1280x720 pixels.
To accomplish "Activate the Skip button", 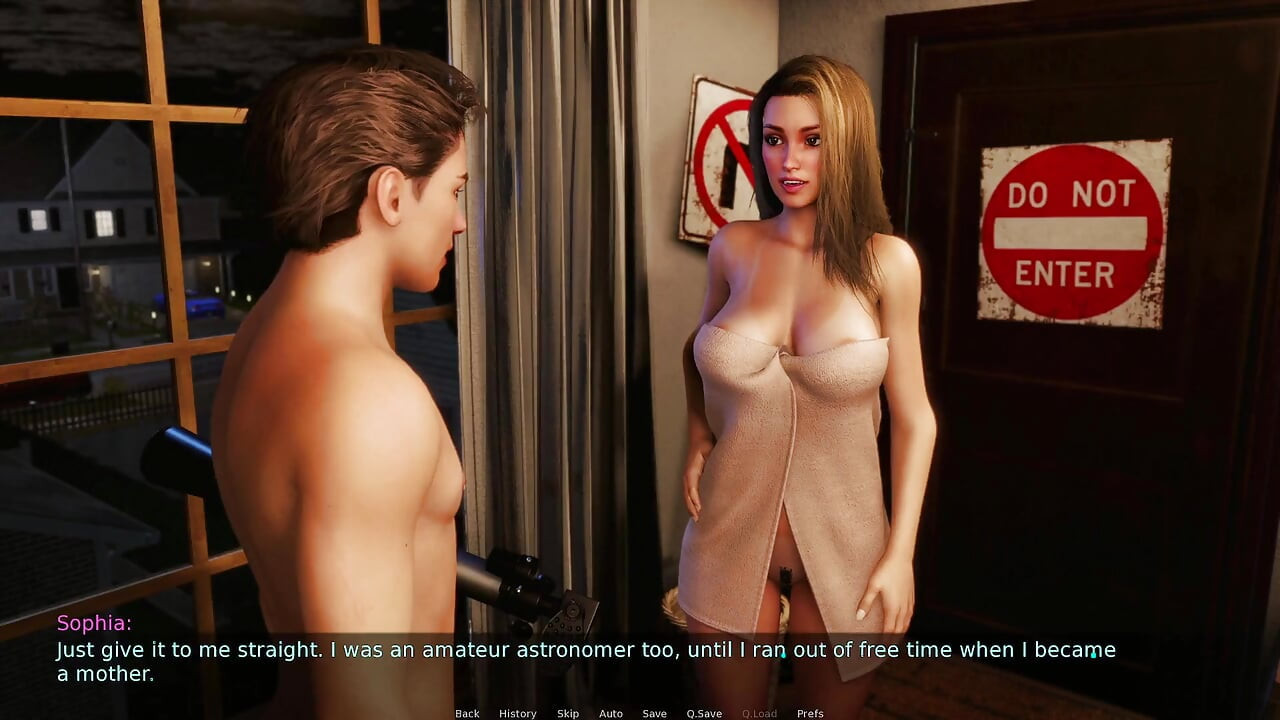I will (568, 713).
